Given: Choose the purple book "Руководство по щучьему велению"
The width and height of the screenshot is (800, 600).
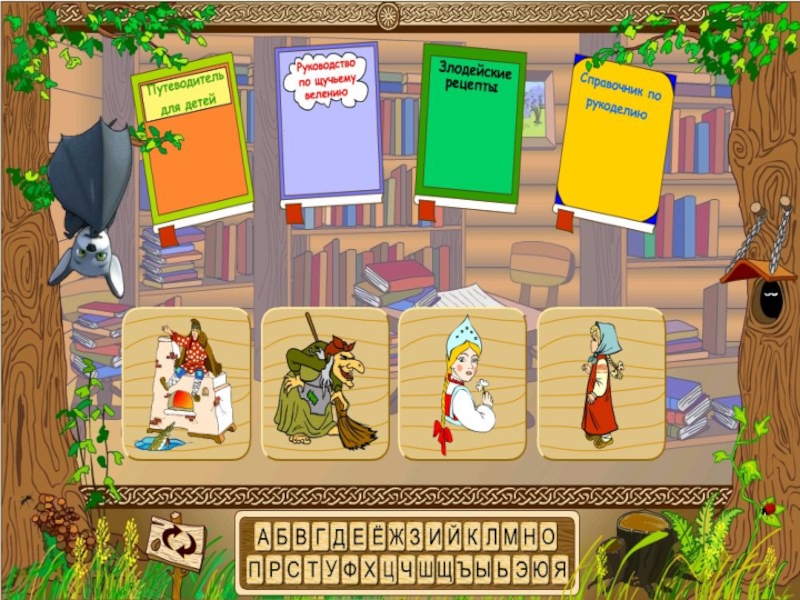Looking at the screenshot, I should [329, 125].
